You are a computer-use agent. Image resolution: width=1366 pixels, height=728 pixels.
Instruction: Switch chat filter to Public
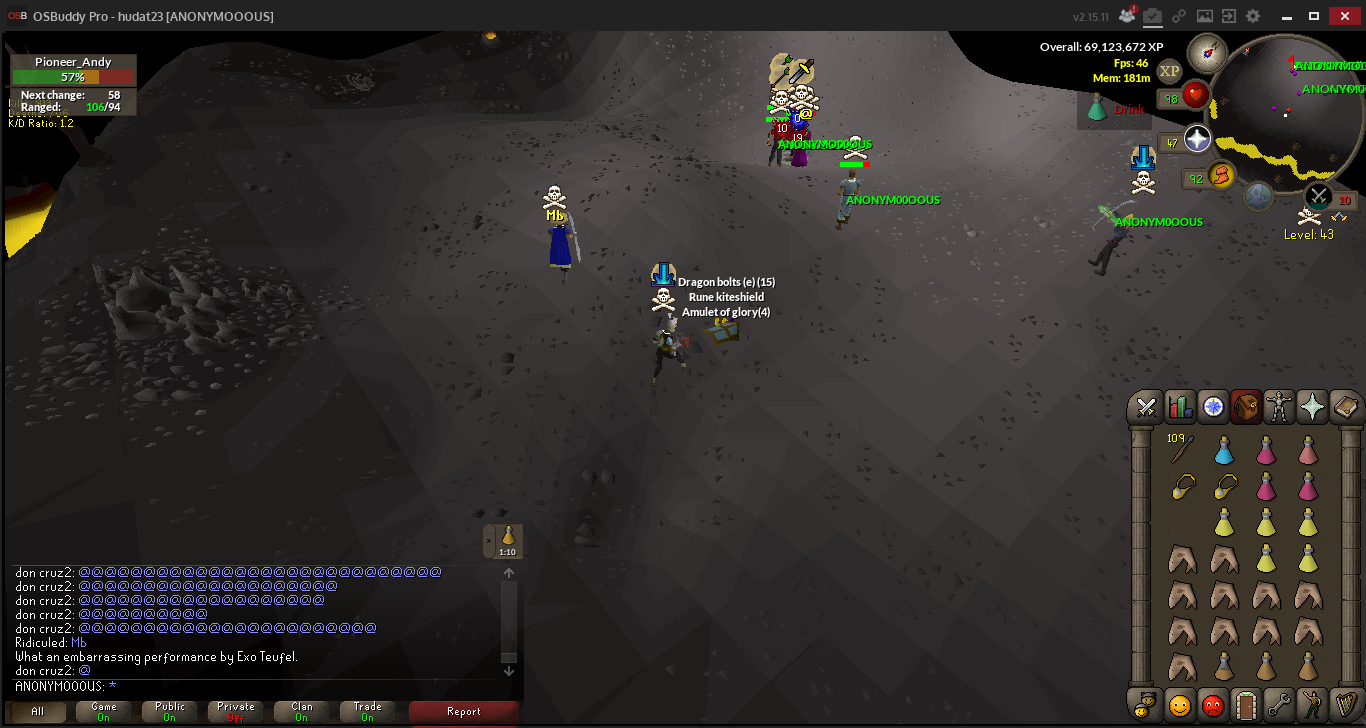point(170,712)
